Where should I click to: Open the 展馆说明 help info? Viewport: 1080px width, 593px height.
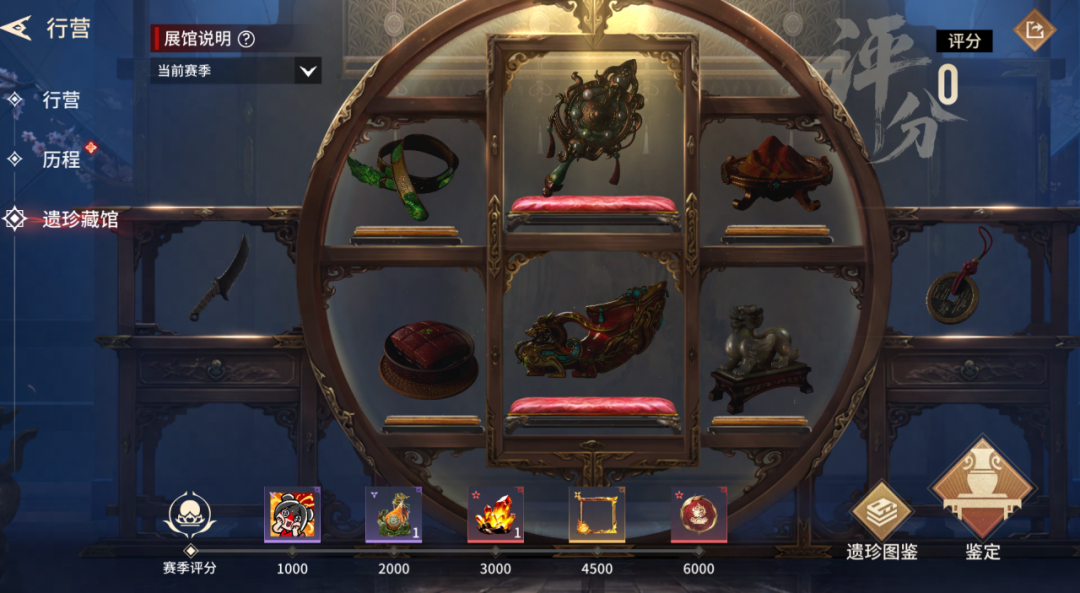246,39
